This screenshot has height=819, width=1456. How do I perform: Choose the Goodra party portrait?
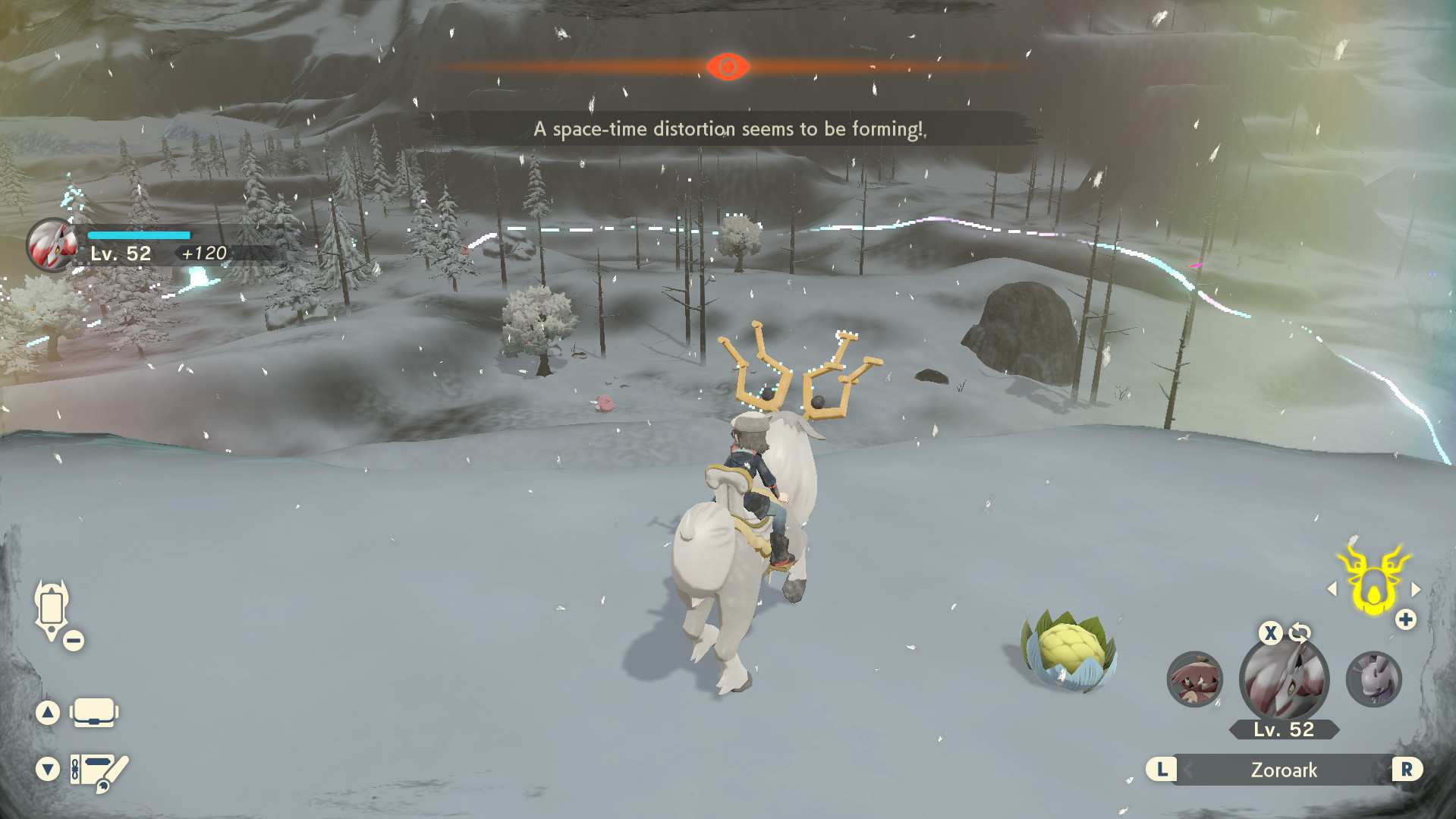[x=1373, y=679]
